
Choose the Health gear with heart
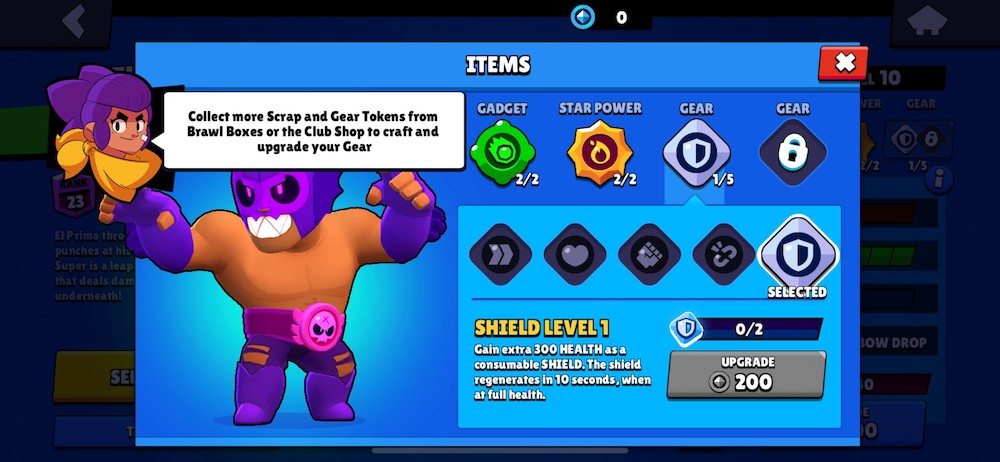pos(575,254)
